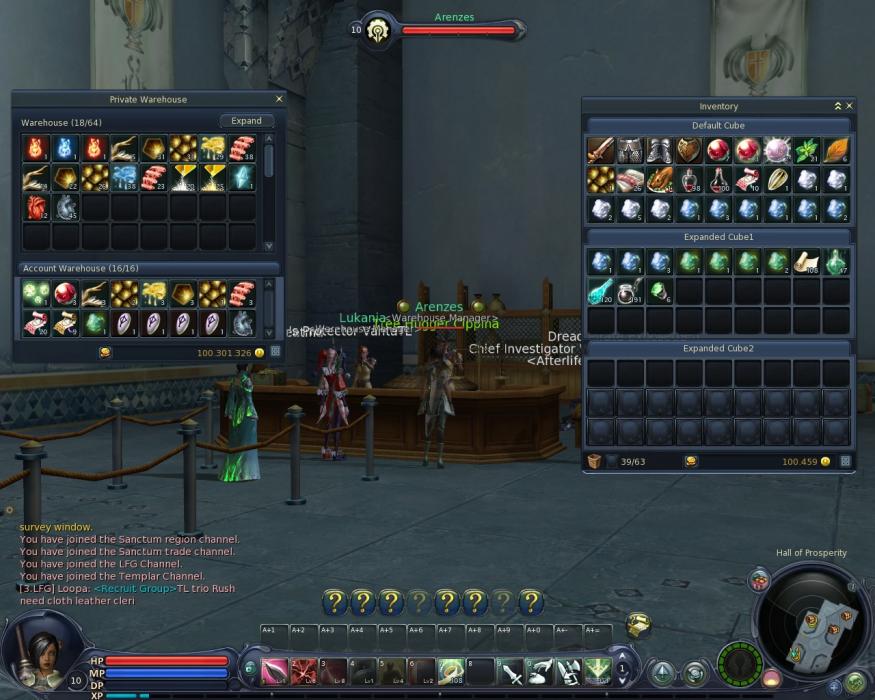Select the scroll item in Expanded Cube1
The width and height of the screenshot is (875, 700).
(807, 261)
